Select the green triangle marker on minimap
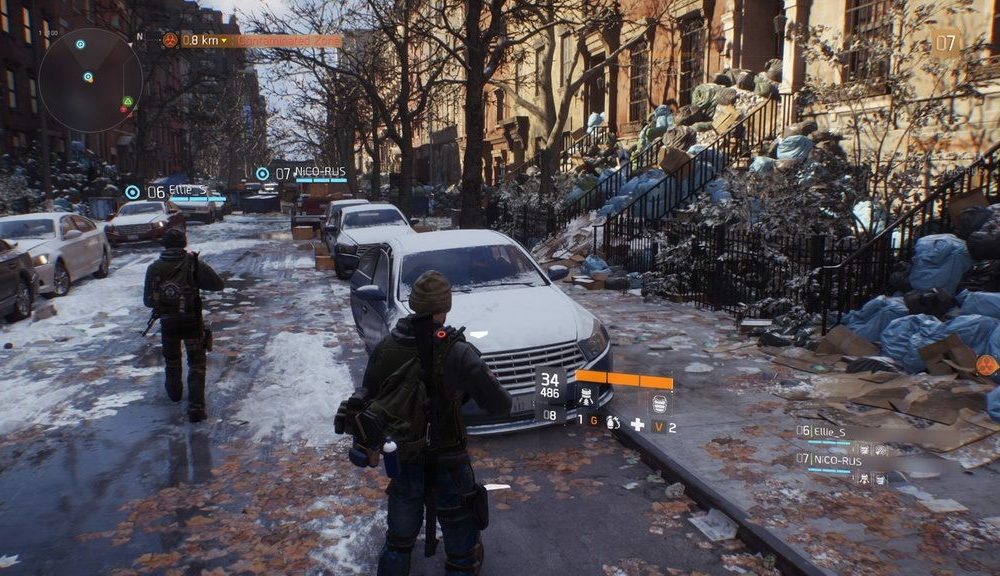Image resolution: width=1000 pixels, height=576 pixels. click(127, 102)
